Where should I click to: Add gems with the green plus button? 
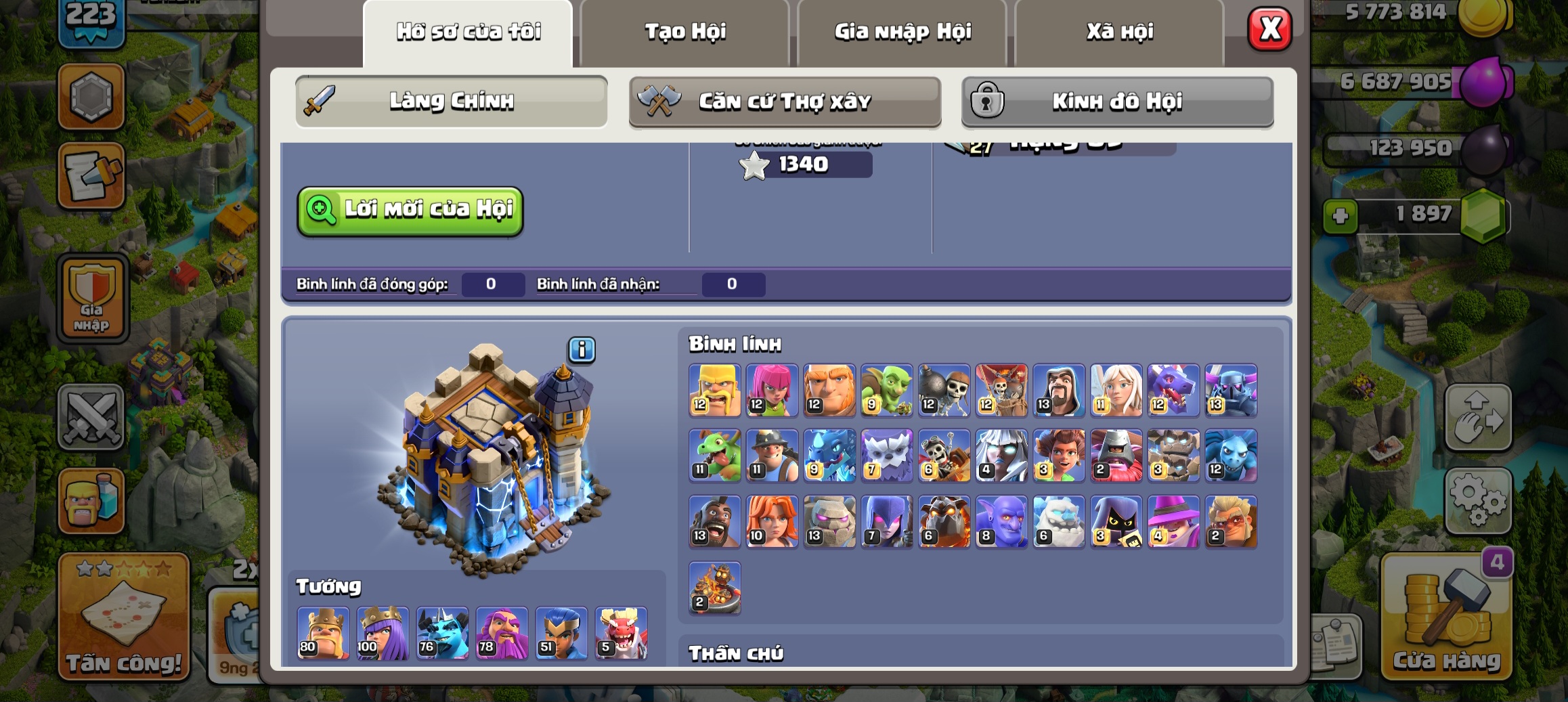[x=1341, y=217]
